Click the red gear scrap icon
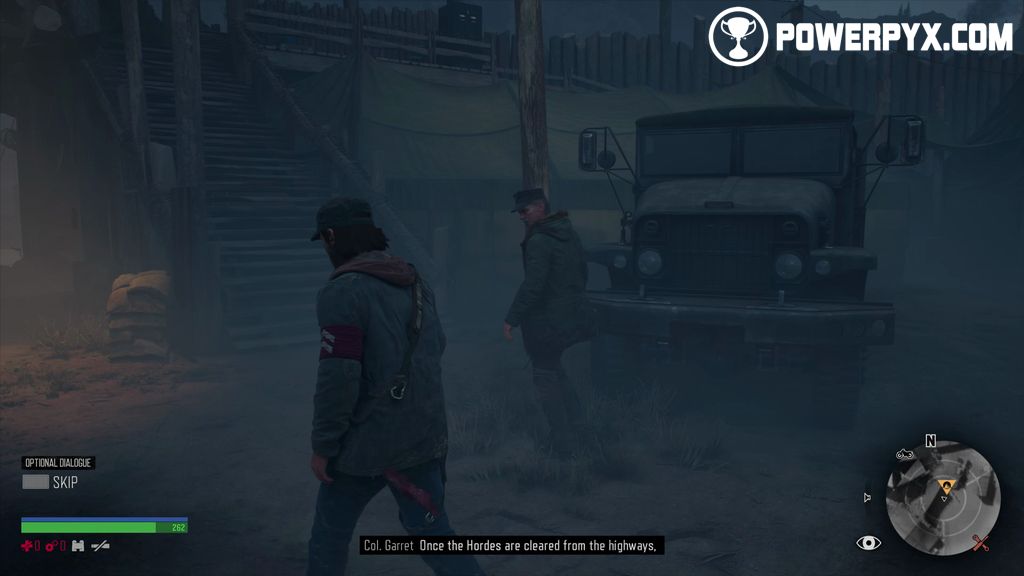 pyautogui.click(x=52, y=546)
